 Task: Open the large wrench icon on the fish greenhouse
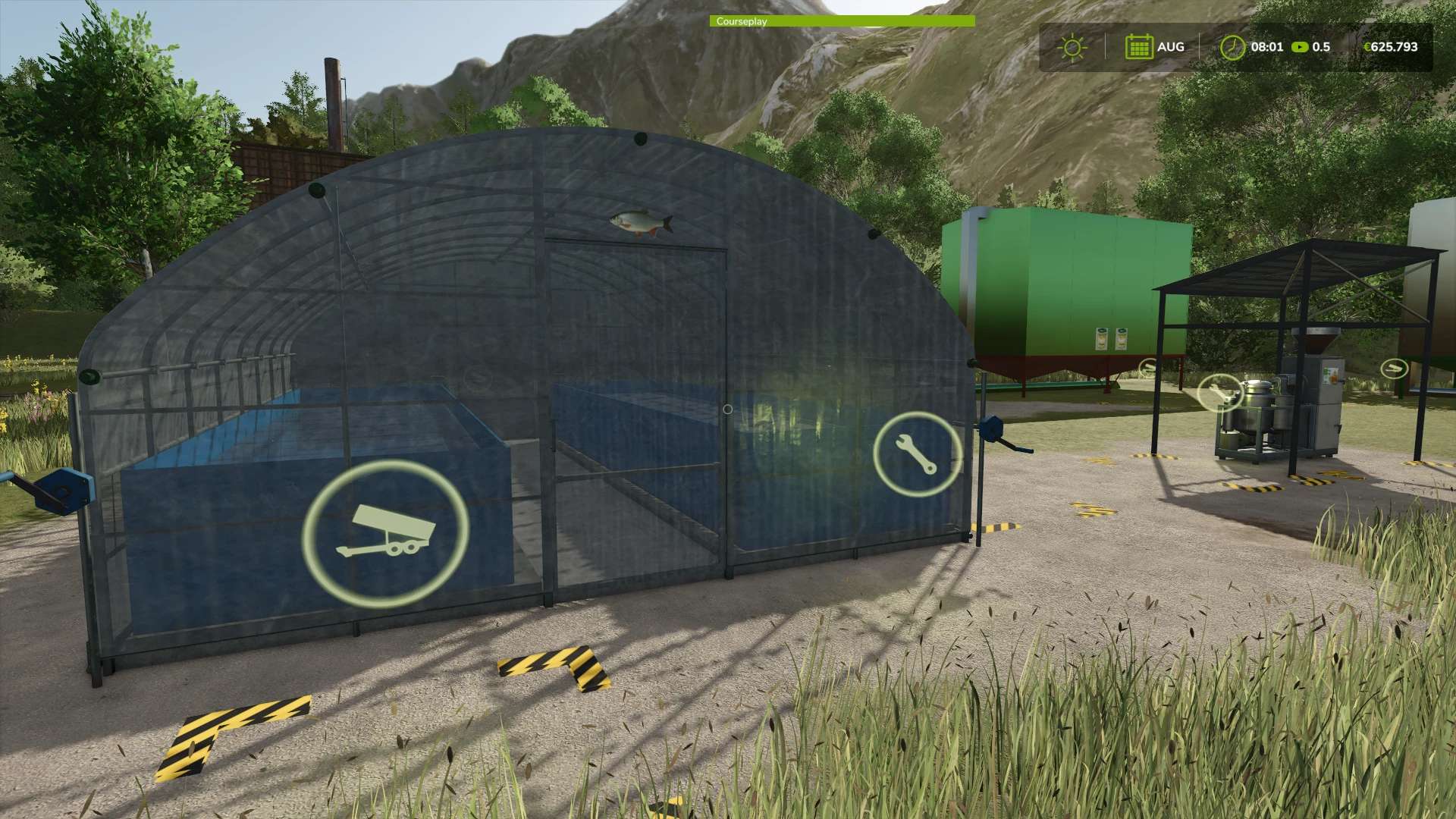point(917,455)
